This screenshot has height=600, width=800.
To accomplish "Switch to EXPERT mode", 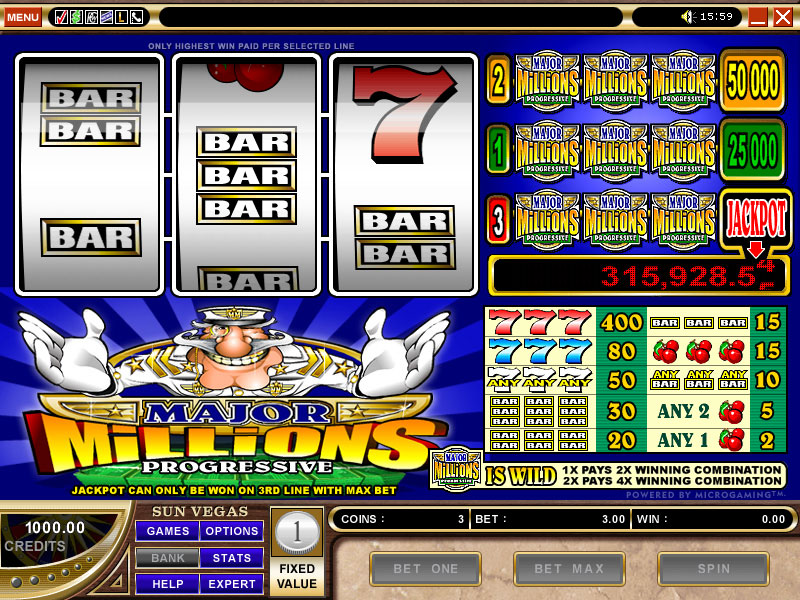I will [232, 583].
